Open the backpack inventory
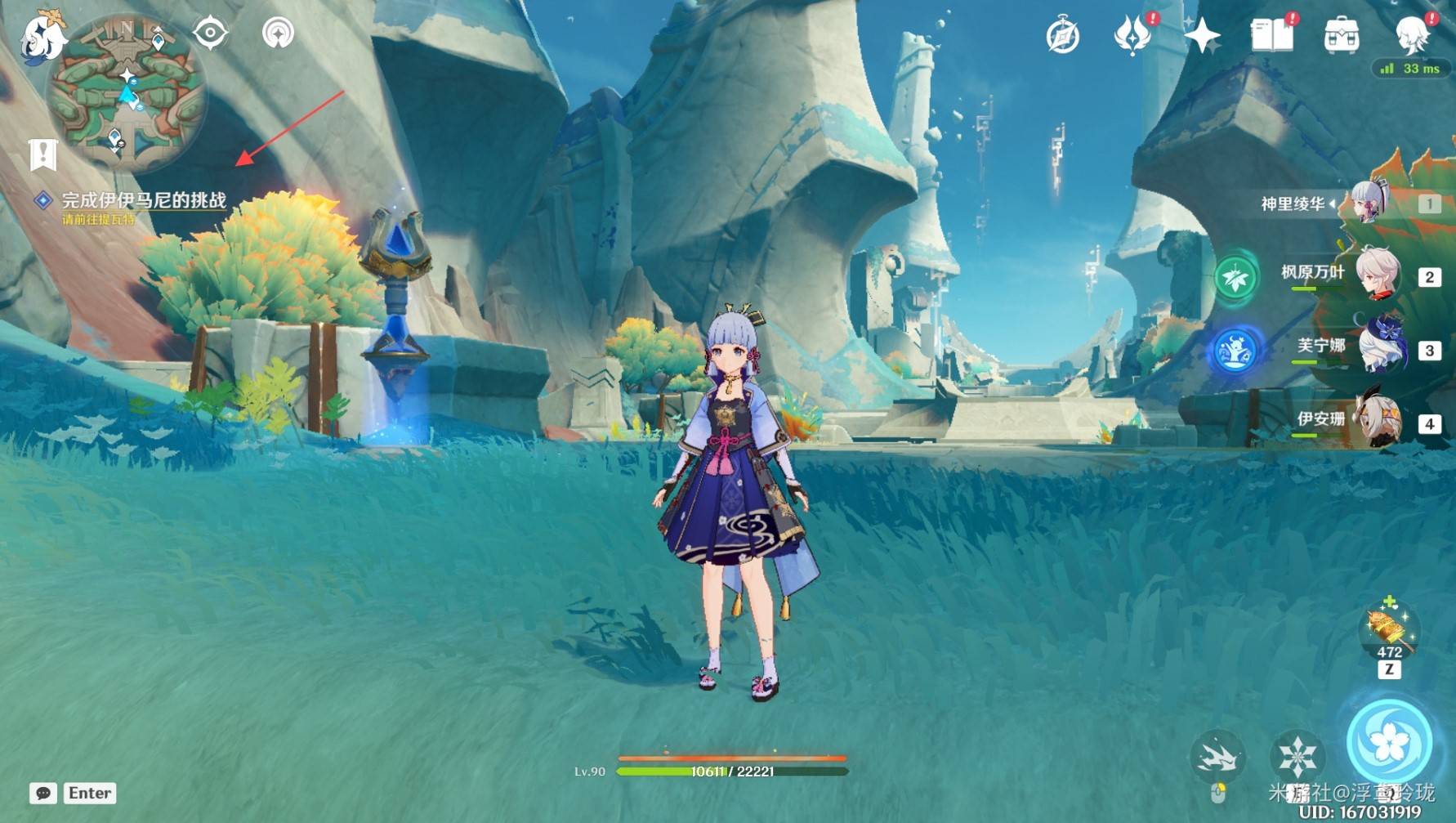Screen dimensions: 1456x823 click(1342, 36)
